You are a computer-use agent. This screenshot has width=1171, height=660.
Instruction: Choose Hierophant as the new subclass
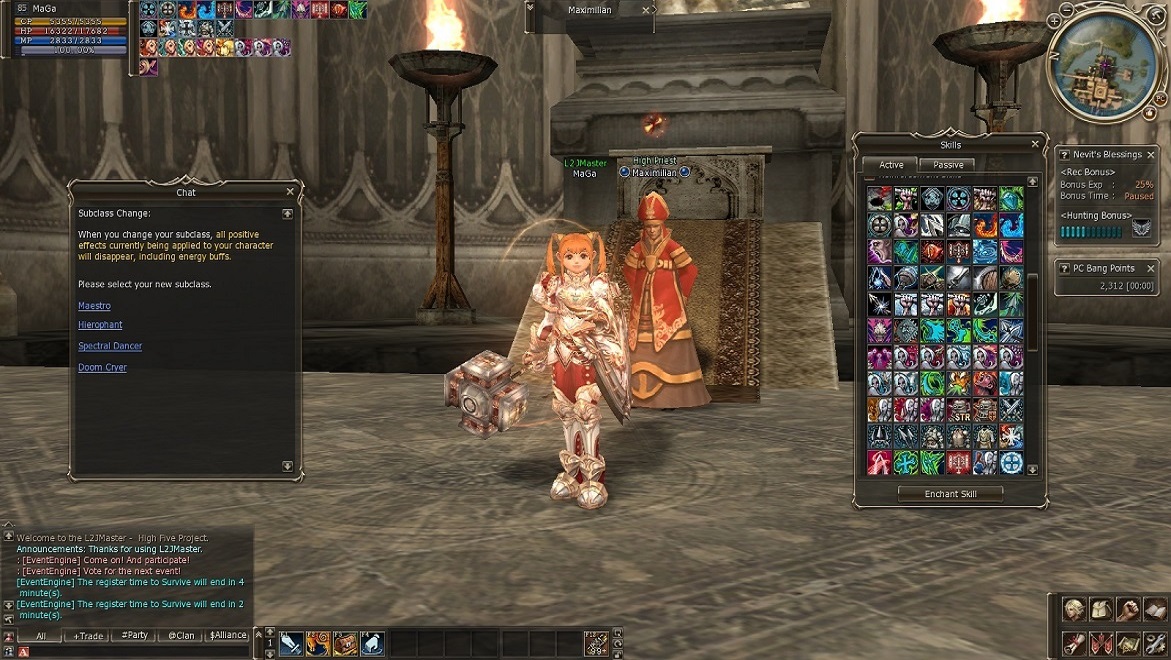[100, 325]
